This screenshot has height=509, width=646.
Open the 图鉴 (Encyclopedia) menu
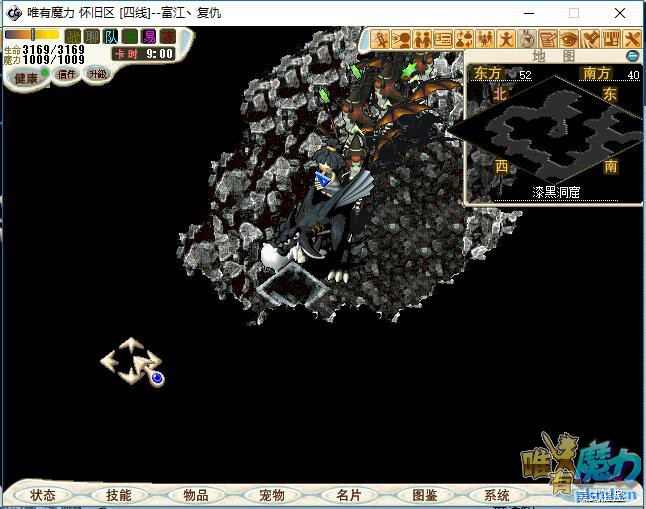click(x=425, y=495)
